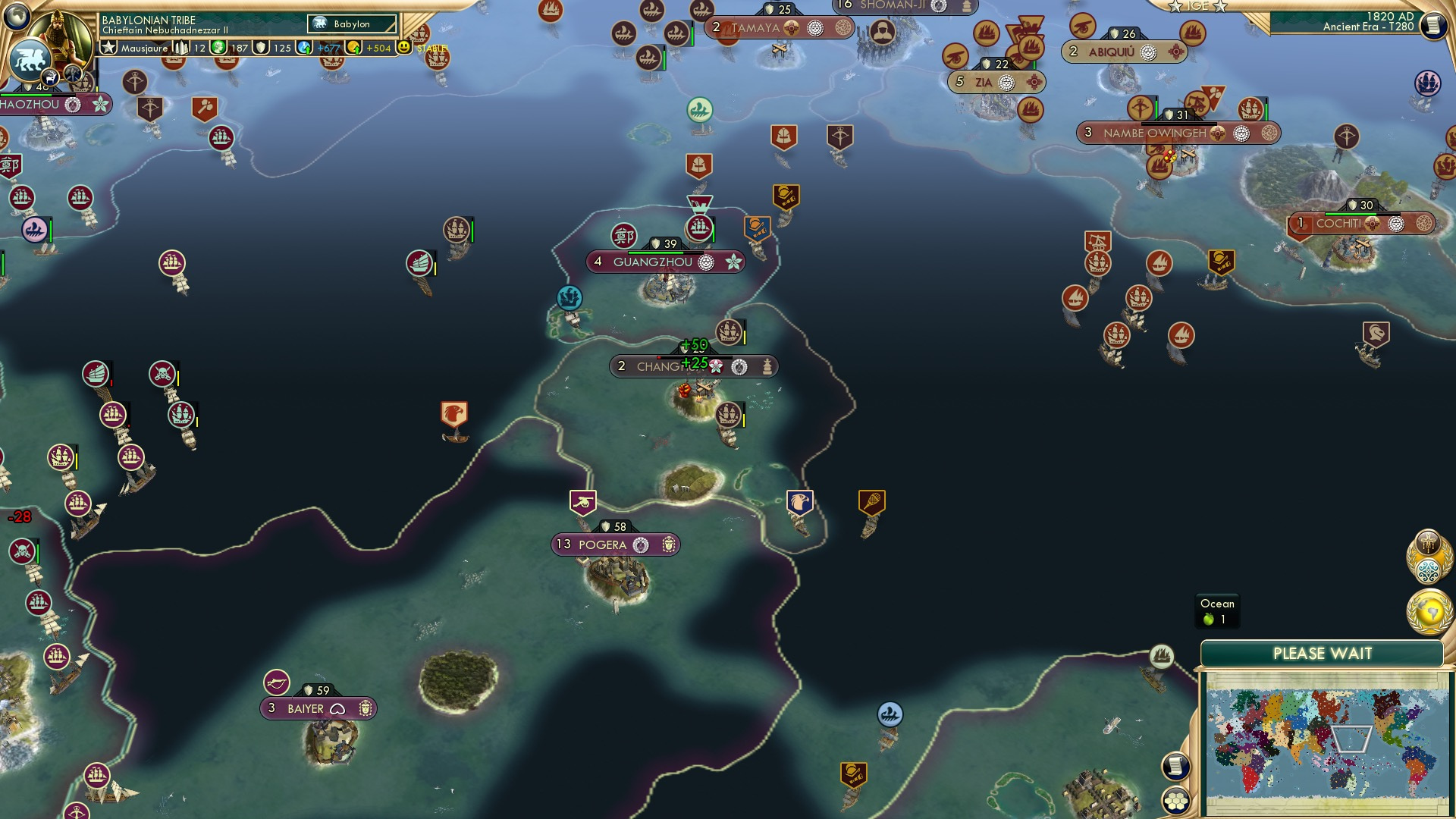Click the star toggle beside the IGE label

[x=1175, y=7]
